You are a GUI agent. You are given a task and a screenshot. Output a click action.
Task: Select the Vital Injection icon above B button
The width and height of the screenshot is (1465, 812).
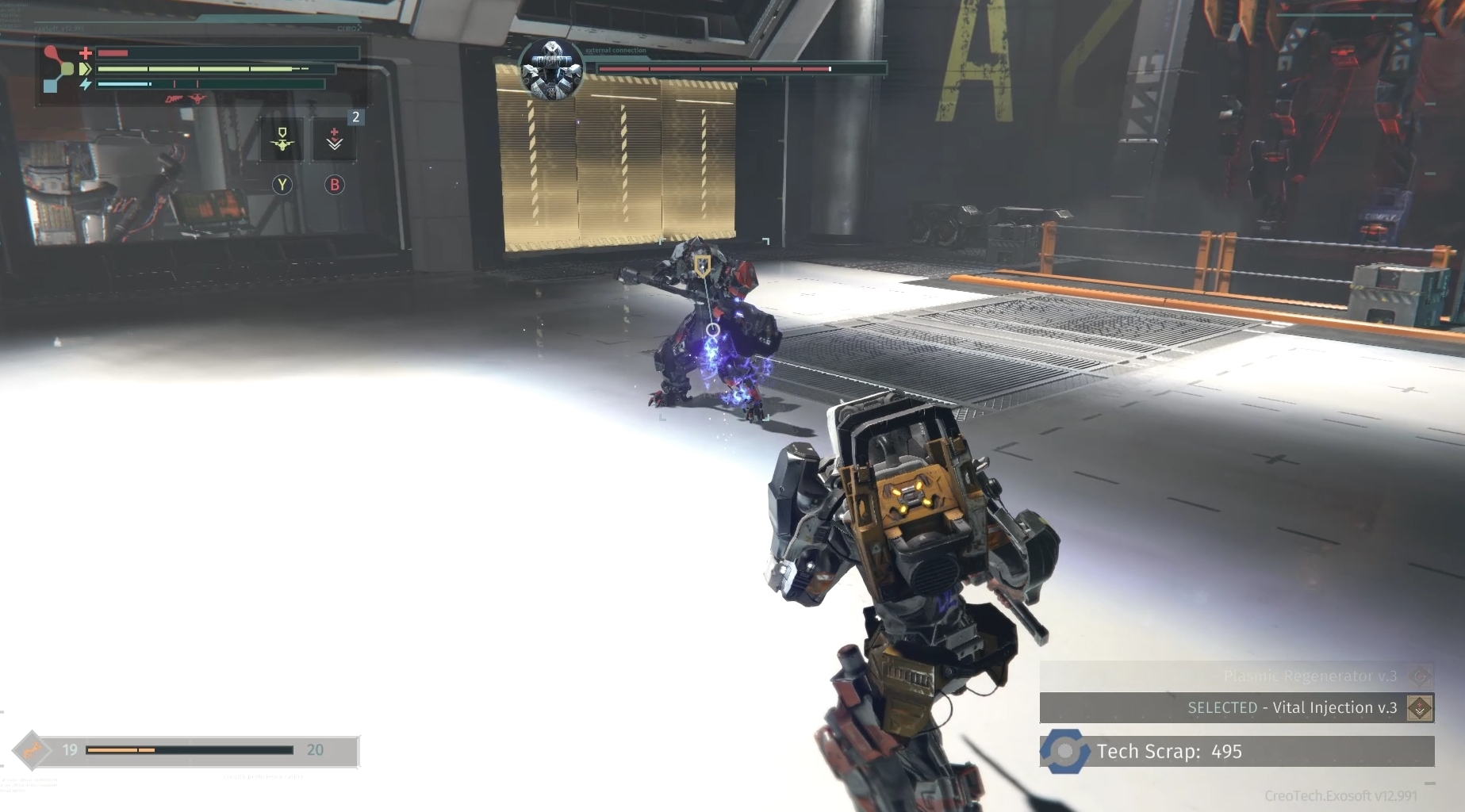[334, 137]
